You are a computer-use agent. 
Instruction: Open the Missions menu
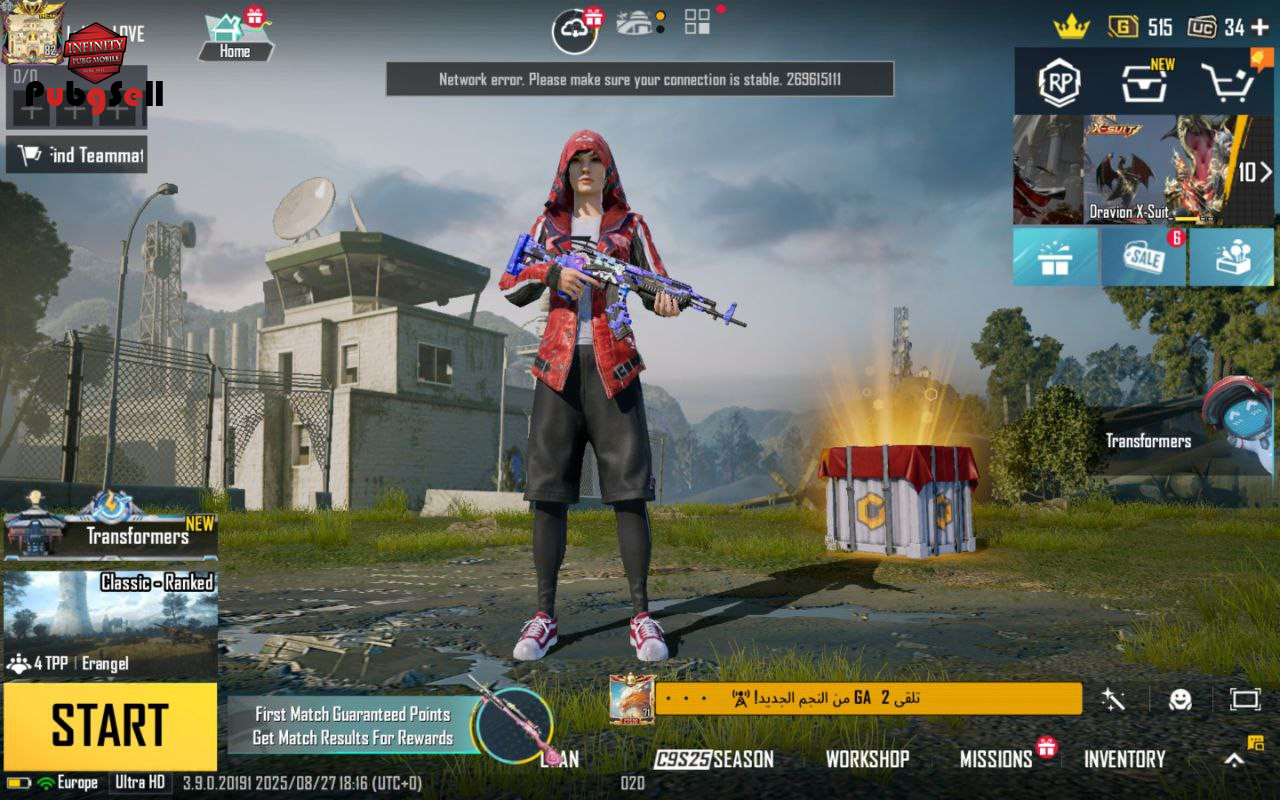pyautogui.click(x=996, y=759)
